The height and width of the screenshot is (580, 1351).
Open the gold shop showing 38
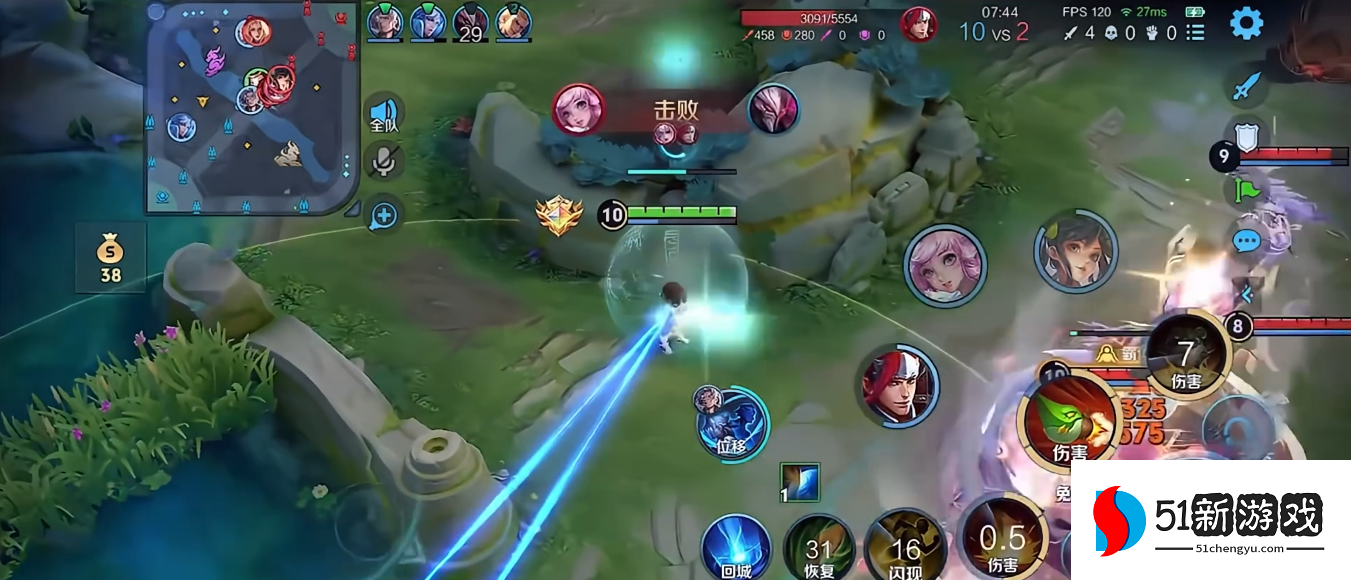point(110,259)
